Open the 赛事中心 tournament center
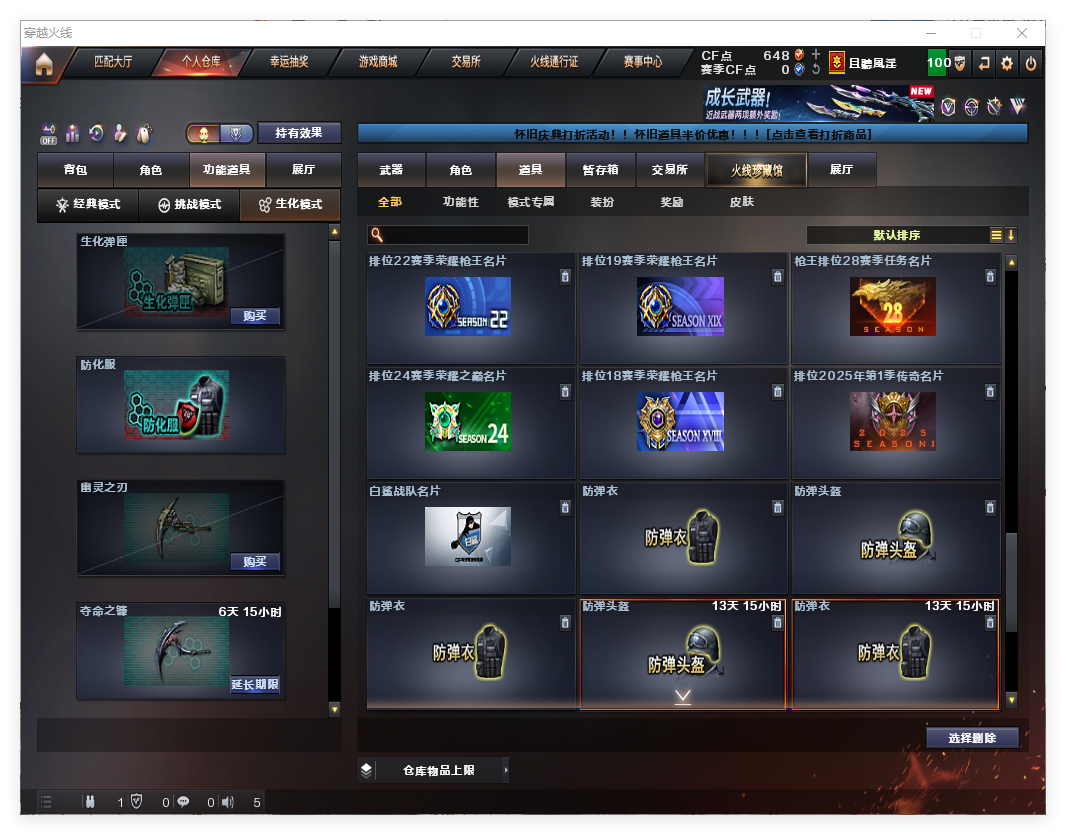 (x=643, y=62)
